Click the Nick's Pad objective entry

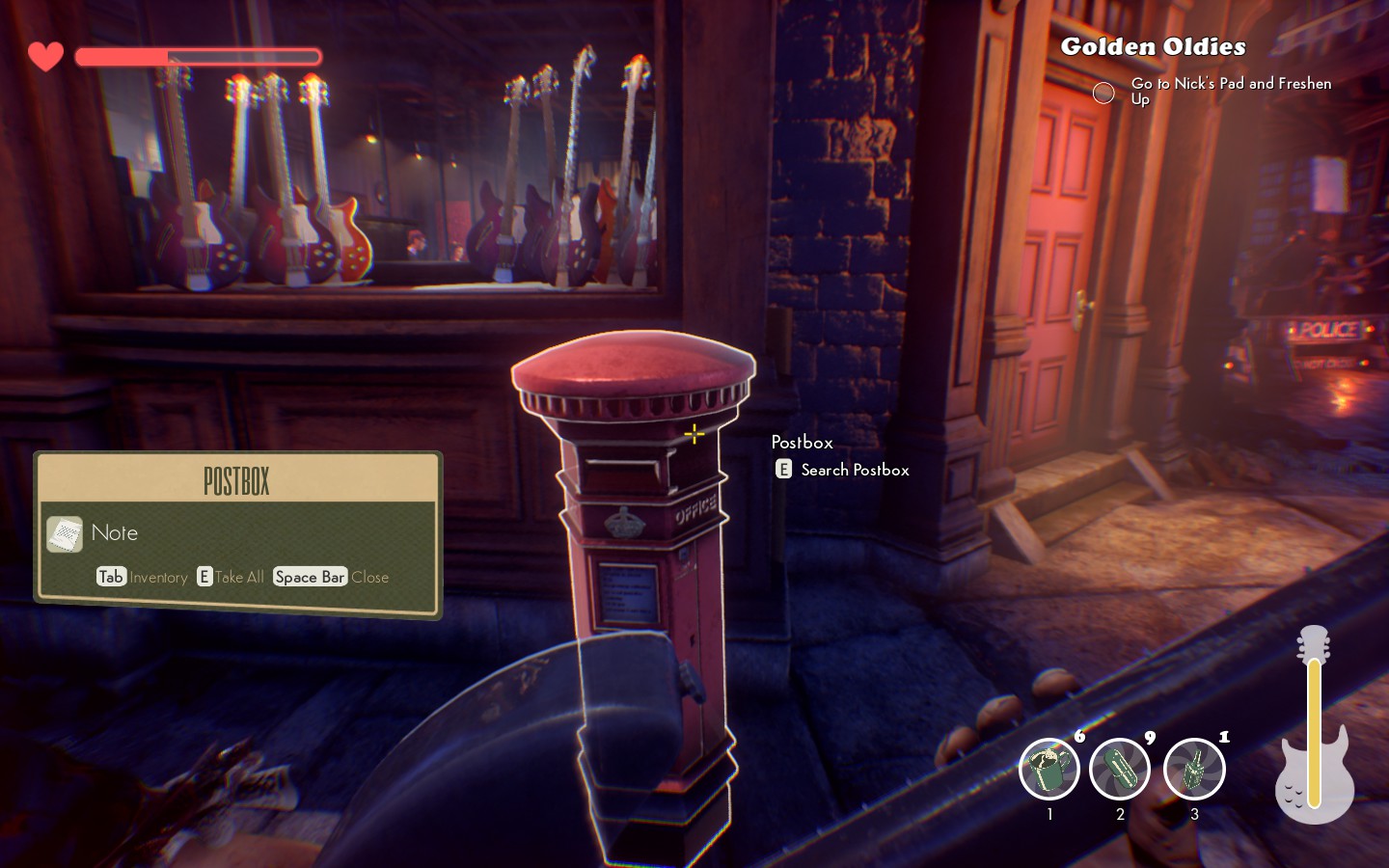(x=1230, y=91)
